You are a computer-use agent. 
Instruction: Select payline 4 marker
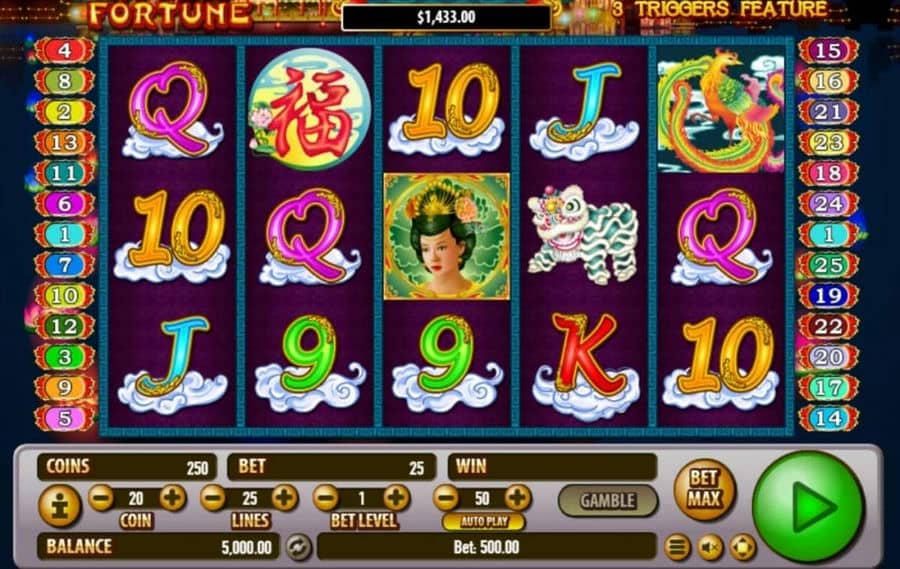(63, 49)
